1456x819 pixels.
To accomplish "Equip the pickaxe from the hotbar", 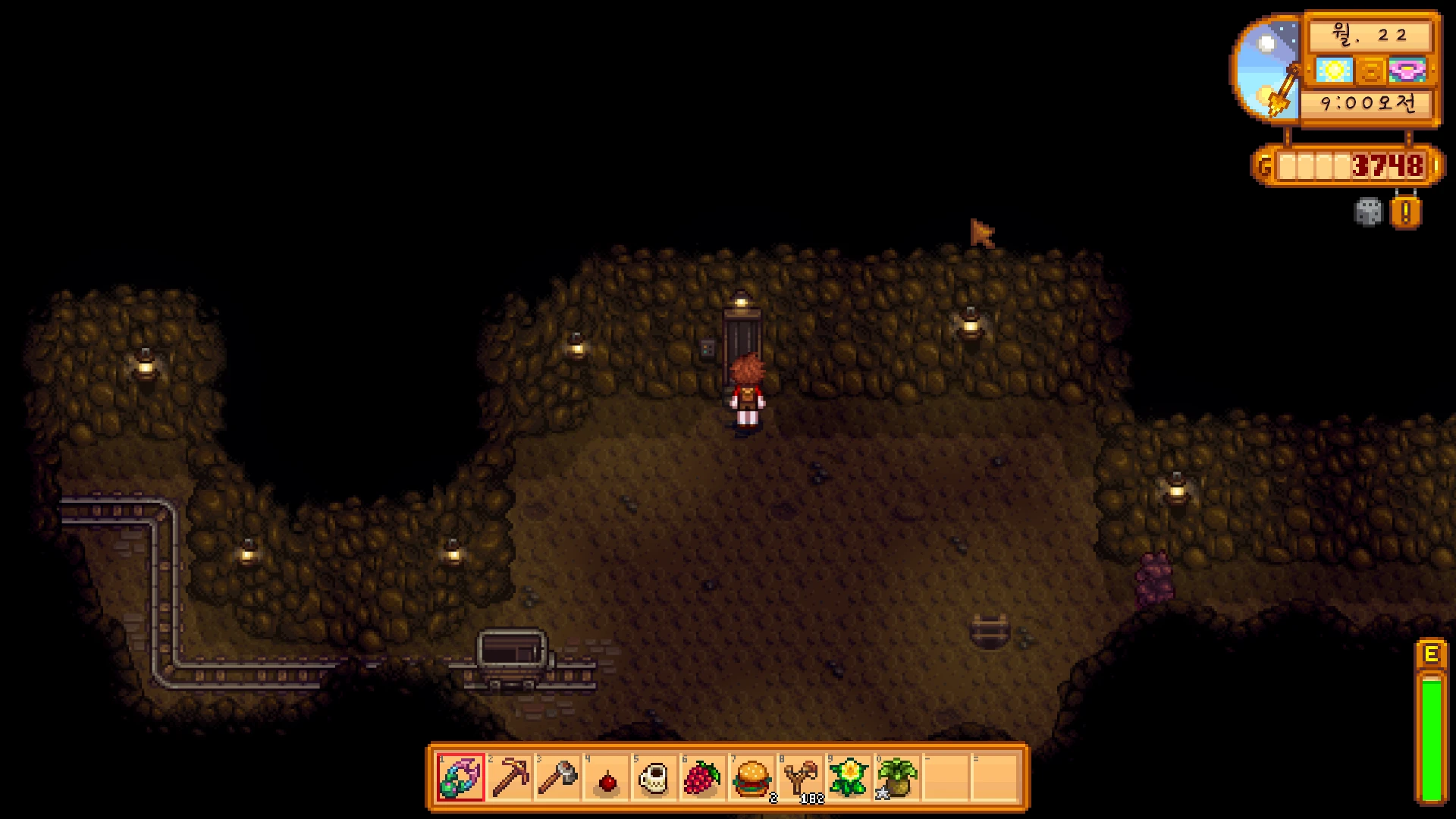I will point(510,777).
